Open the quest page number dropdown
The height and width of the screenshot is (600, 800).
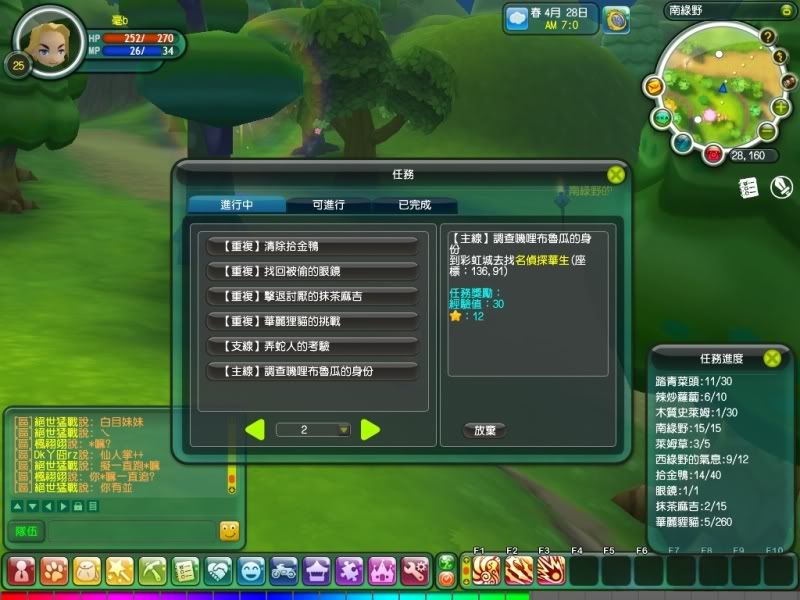pyautogui.click(x=344, y=430)
